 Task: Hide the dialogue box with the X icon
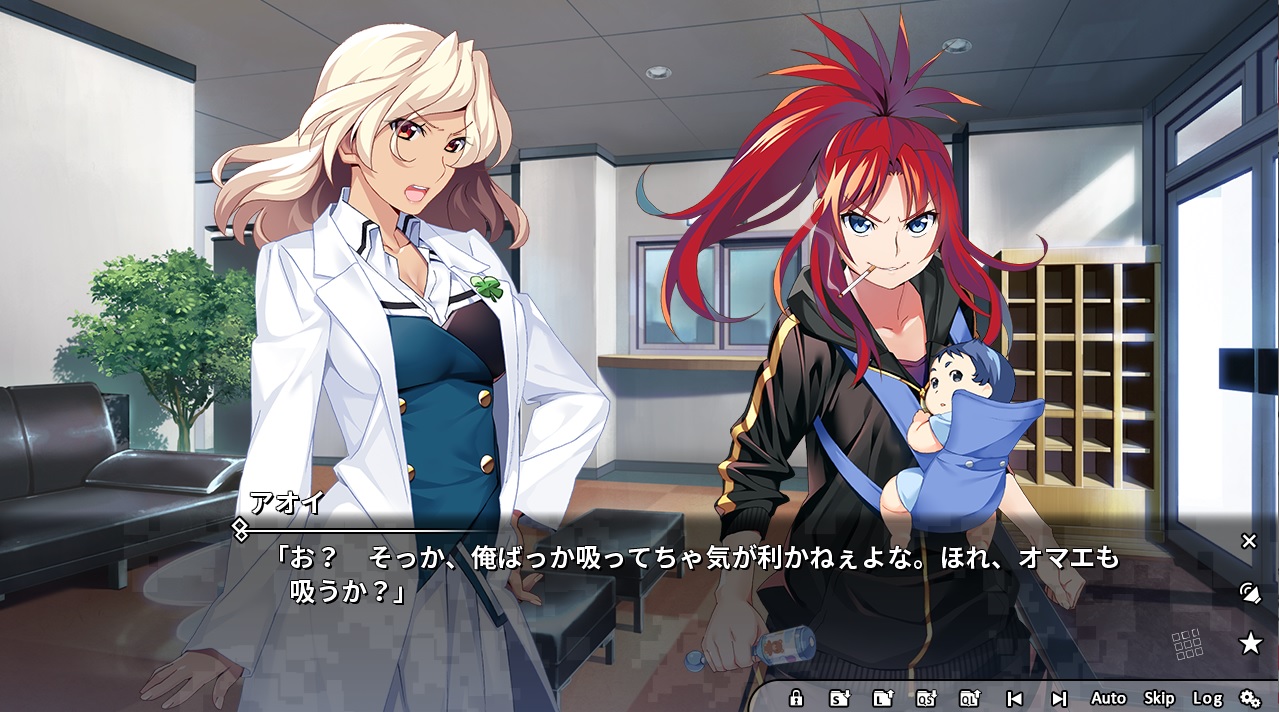pyautogui.click(x=1249, y=541)
